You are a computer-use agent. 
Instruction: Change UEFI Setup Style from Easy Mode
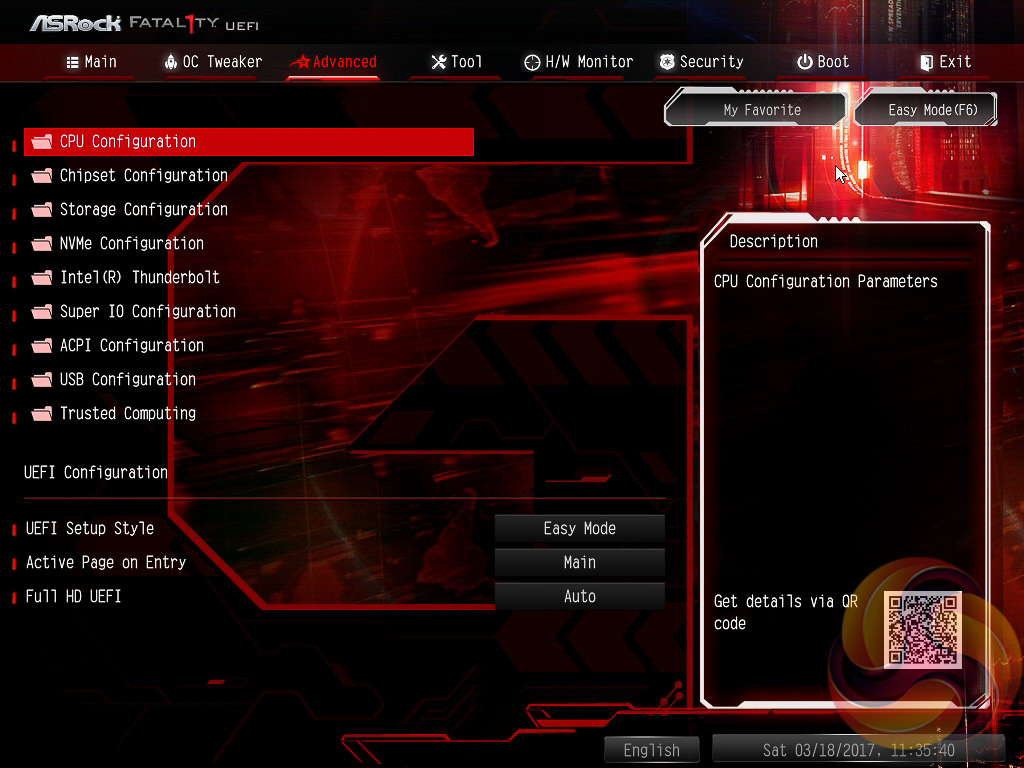[580, 529]
